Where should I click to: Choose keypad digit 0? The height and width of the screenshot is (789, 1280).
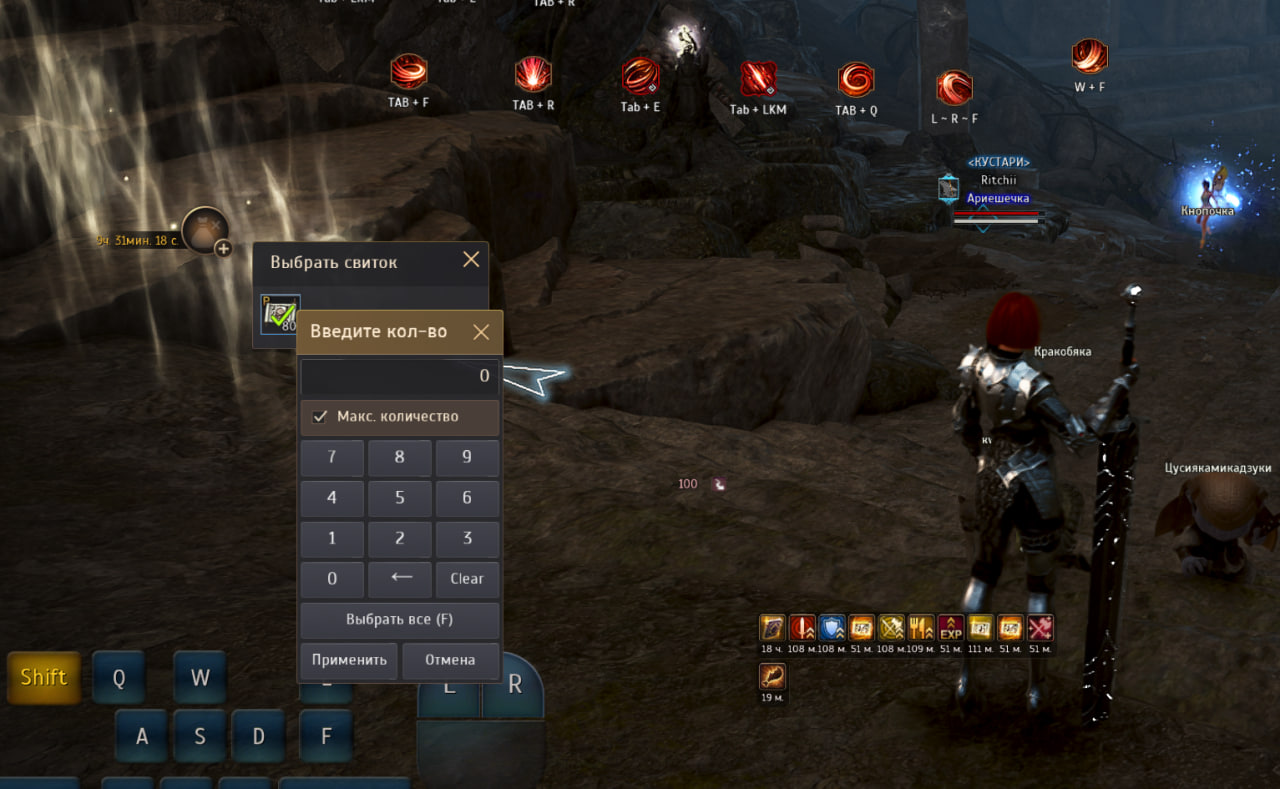[332, 579]
